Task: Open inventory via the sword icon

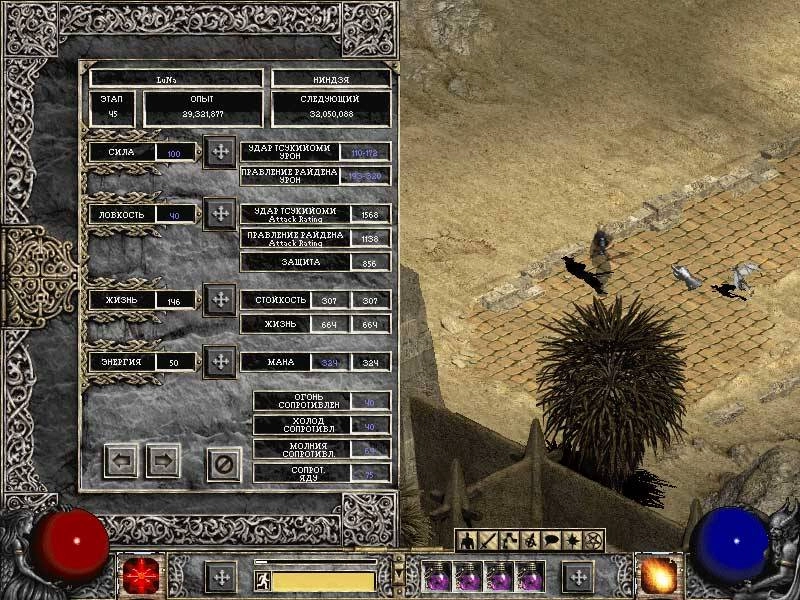Action: coord(488,540)
